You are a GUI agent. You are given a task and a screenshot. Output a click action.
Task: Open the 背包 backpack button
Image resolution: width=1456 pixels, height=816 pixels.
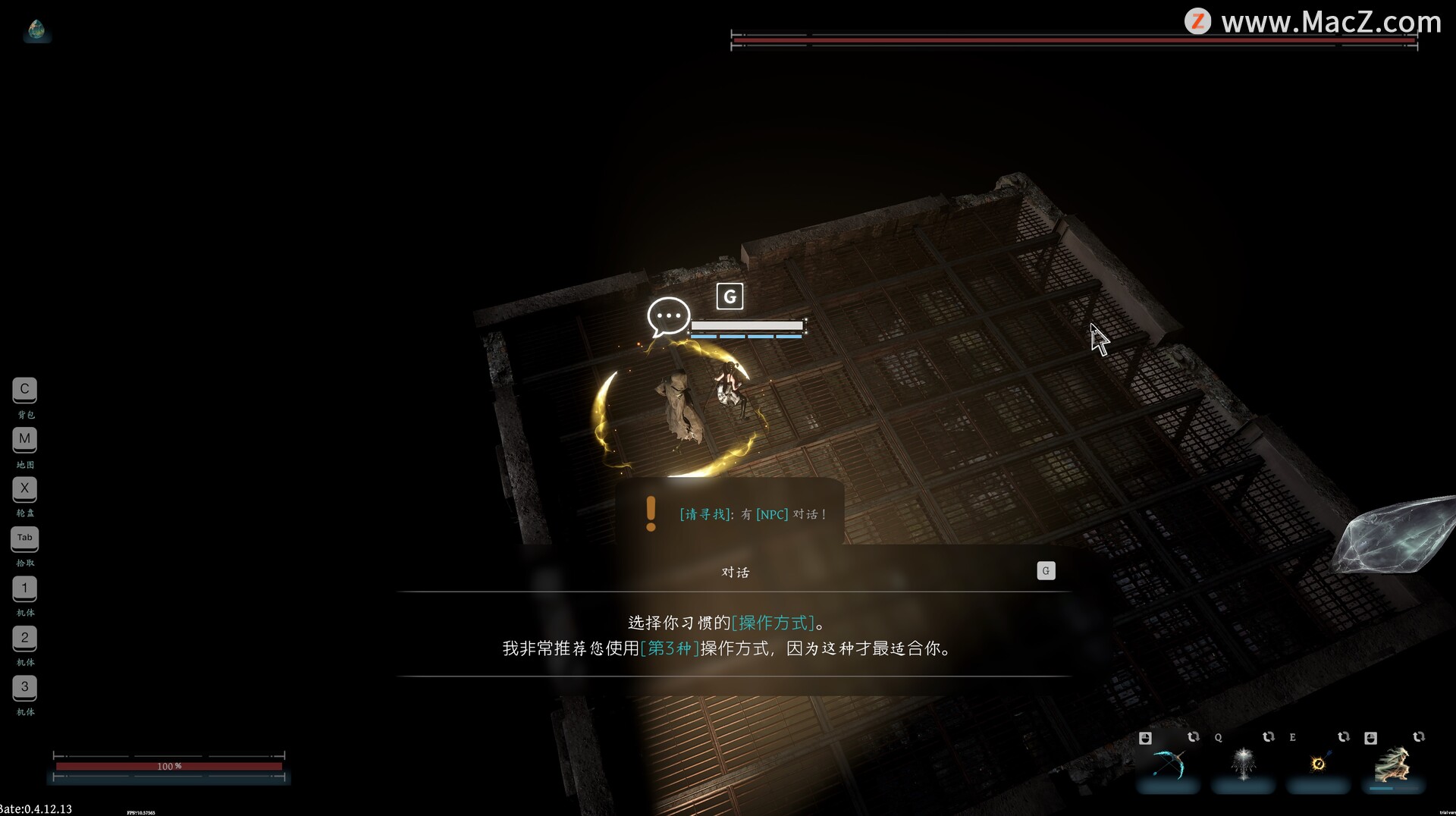[24, 390]
